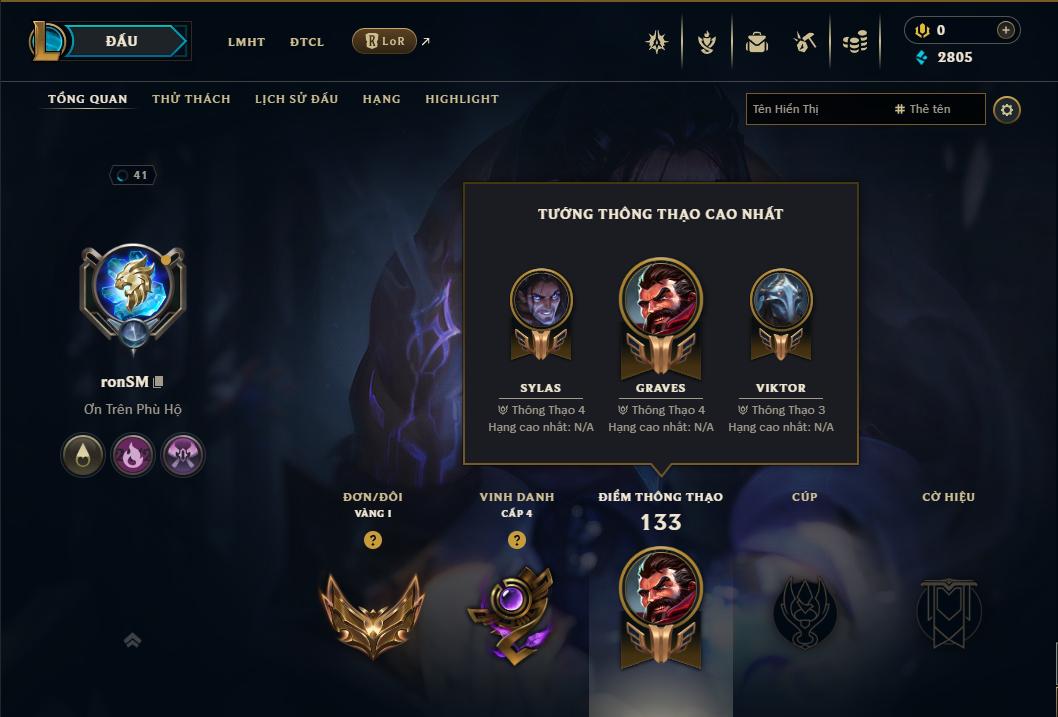1058x717 pixels.
Task: Open the HIGHLIGHT tab
Action: click(462, 99)
